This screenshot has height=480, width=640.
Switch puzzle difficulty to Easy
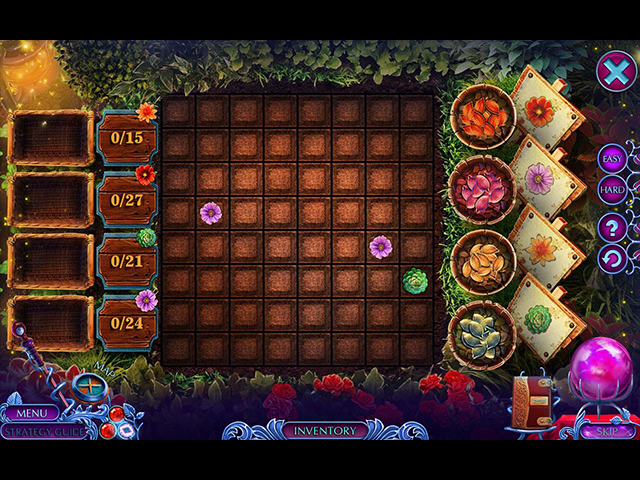click(x=612, y=158)
